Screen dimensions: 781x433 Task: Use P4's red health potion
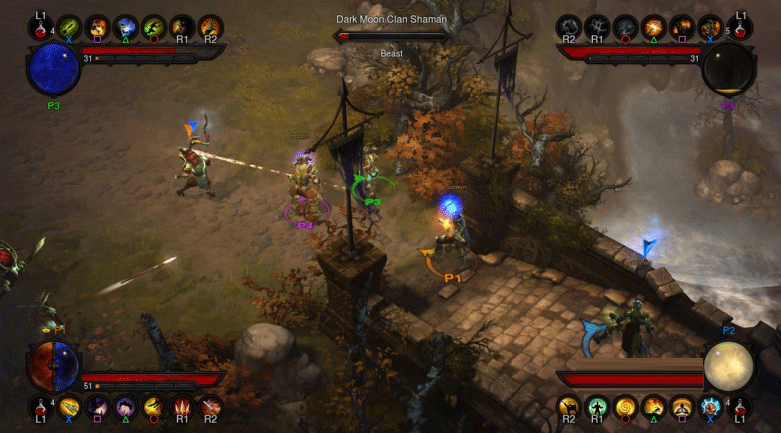click(740, 27)
